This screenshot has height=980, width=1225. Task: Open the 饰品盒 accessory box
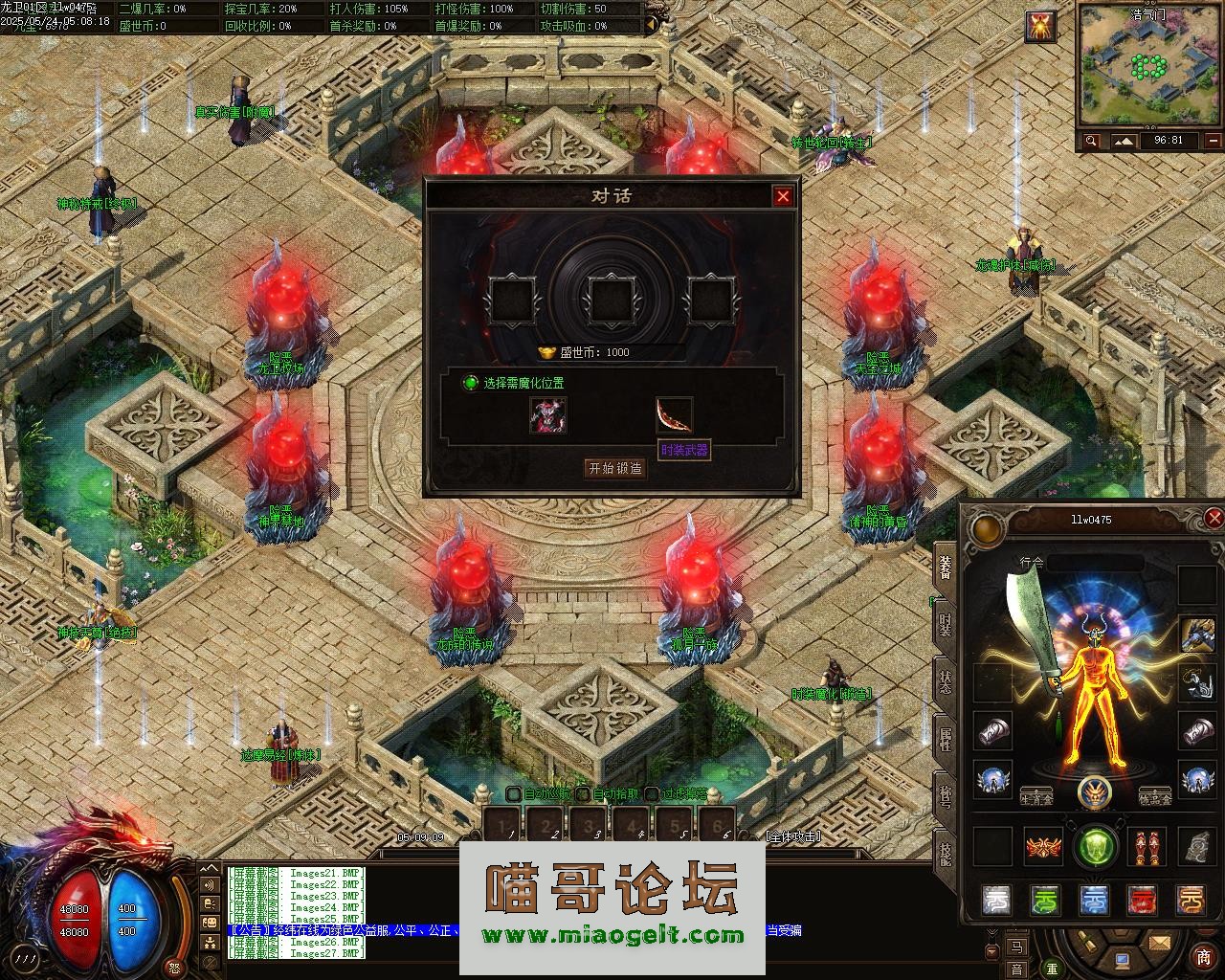point(1155,796)
